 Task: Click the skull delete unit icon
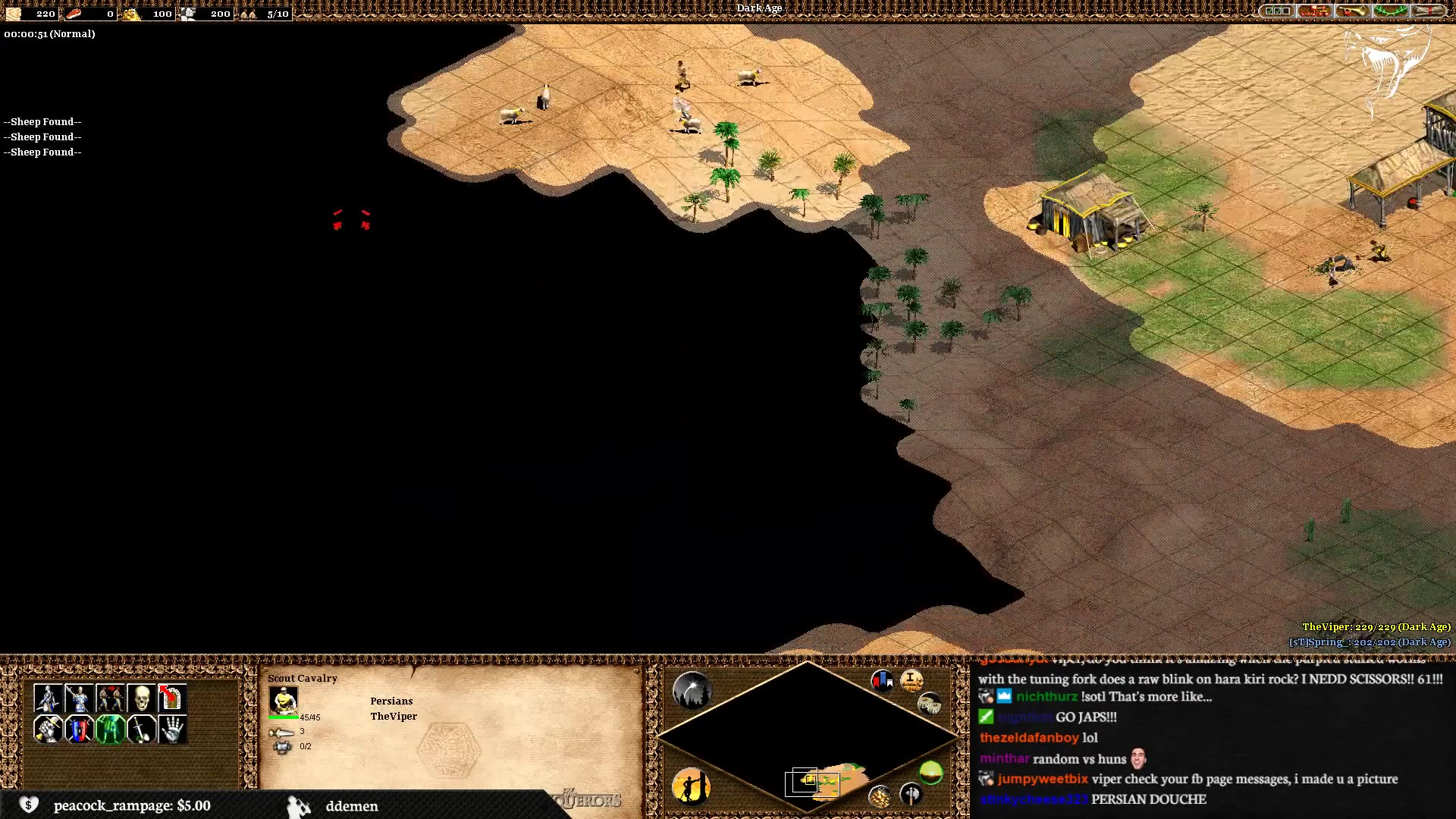[141, 698]
